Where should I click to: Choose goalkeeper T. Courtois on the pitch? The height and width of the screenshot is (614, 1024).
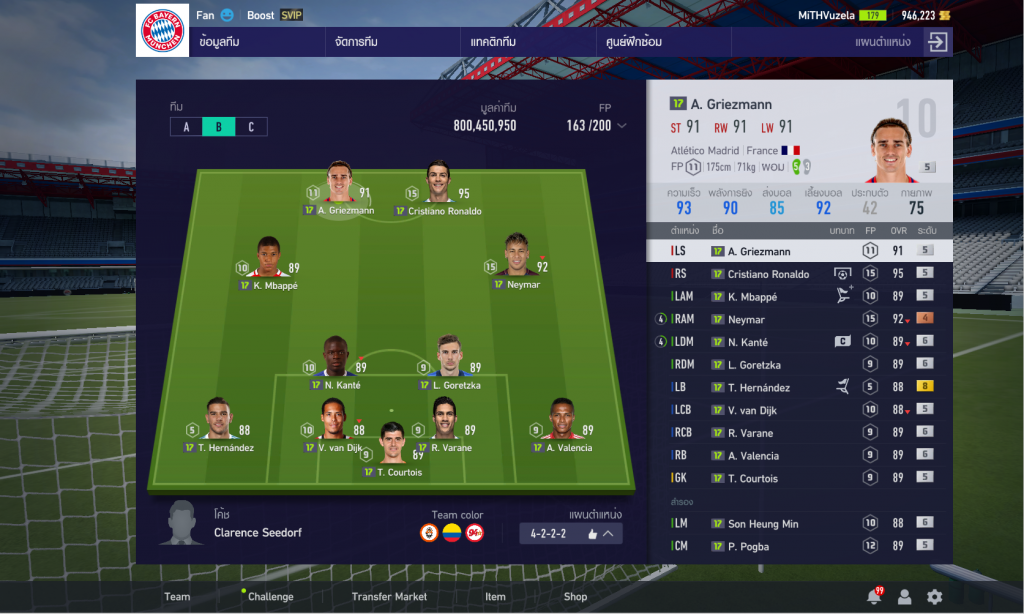tap(391, 452)
